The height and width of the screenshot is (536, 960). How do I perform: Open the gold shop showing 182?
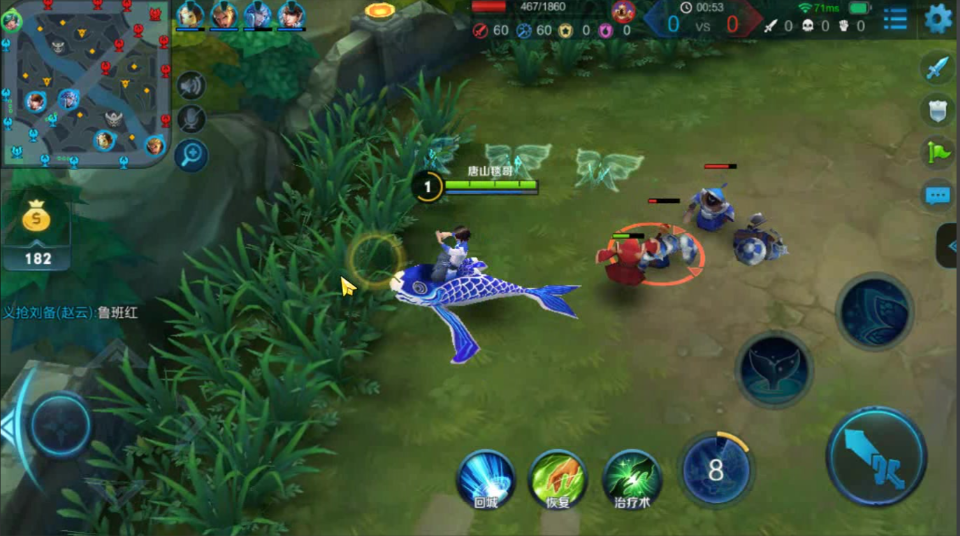coord(38,230)
